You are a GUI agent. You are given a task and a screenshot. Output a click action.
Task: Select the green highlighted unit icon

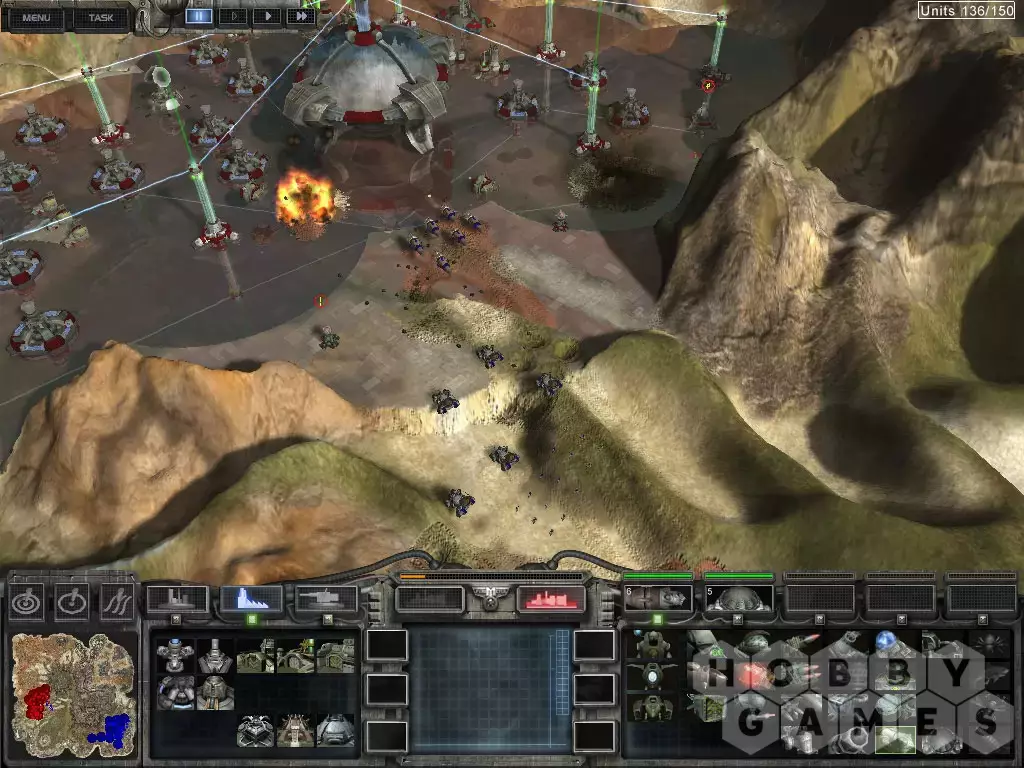(893, 739)
